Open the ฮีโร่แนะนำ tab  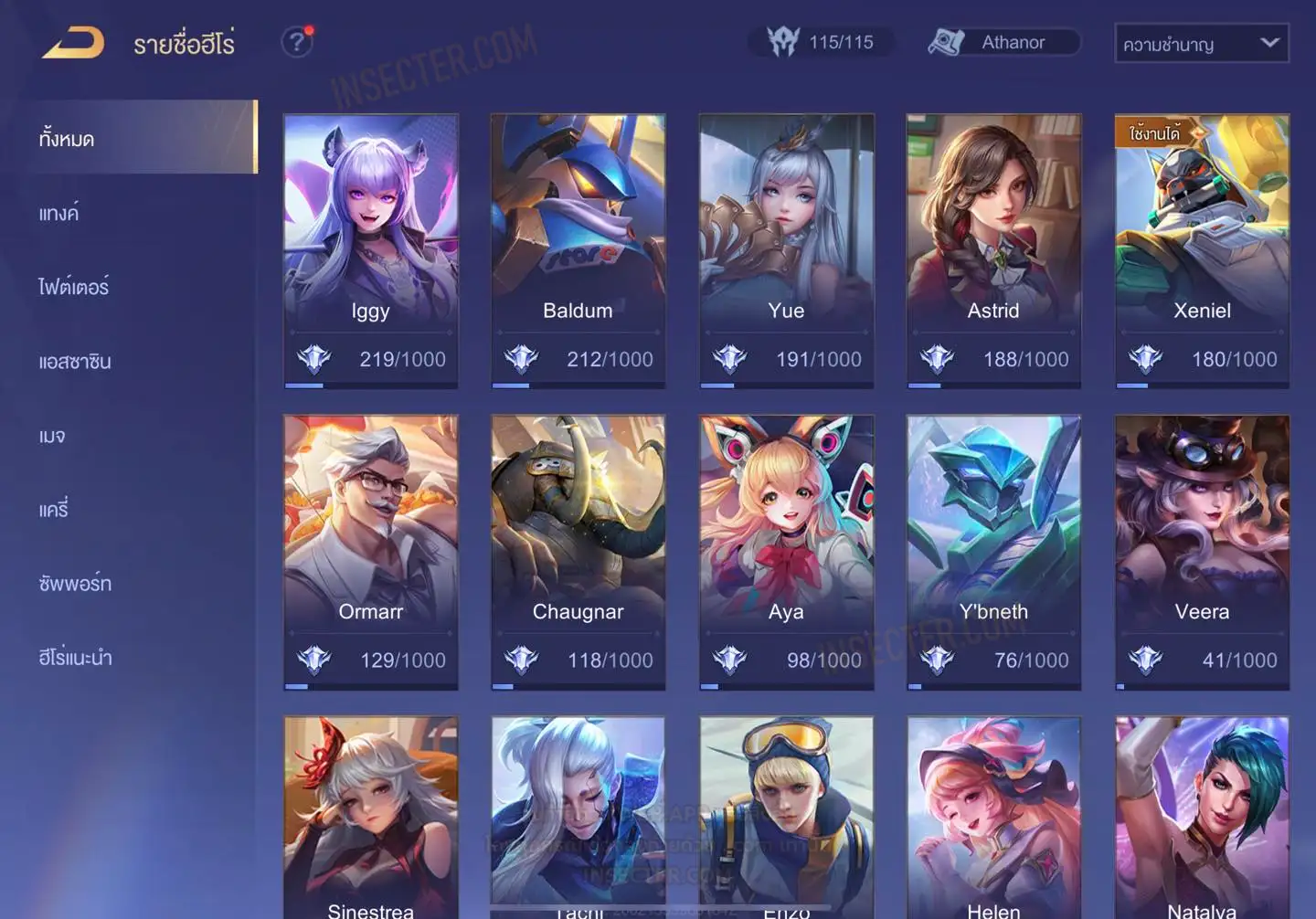pos(75,658)
